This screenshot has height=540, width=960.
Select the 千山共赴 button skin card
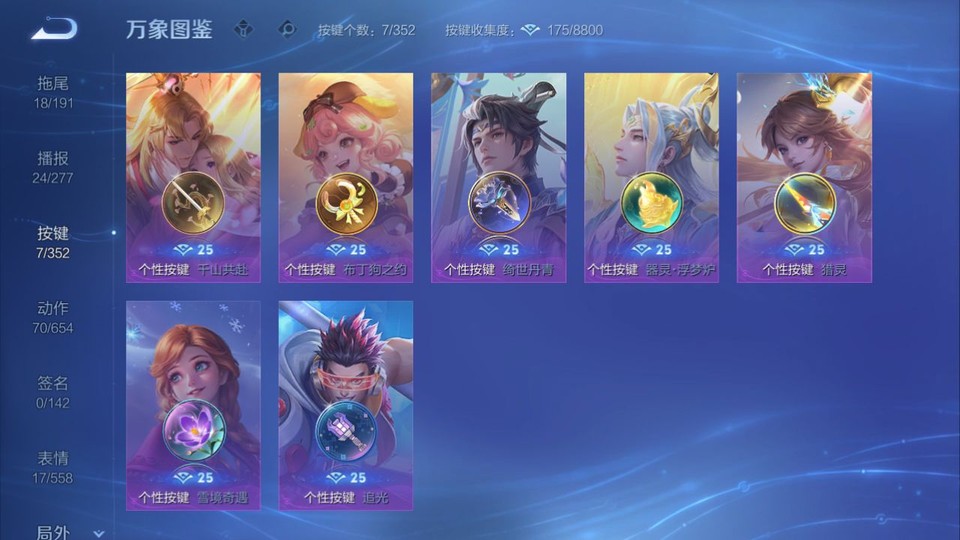tap(193, 177)
